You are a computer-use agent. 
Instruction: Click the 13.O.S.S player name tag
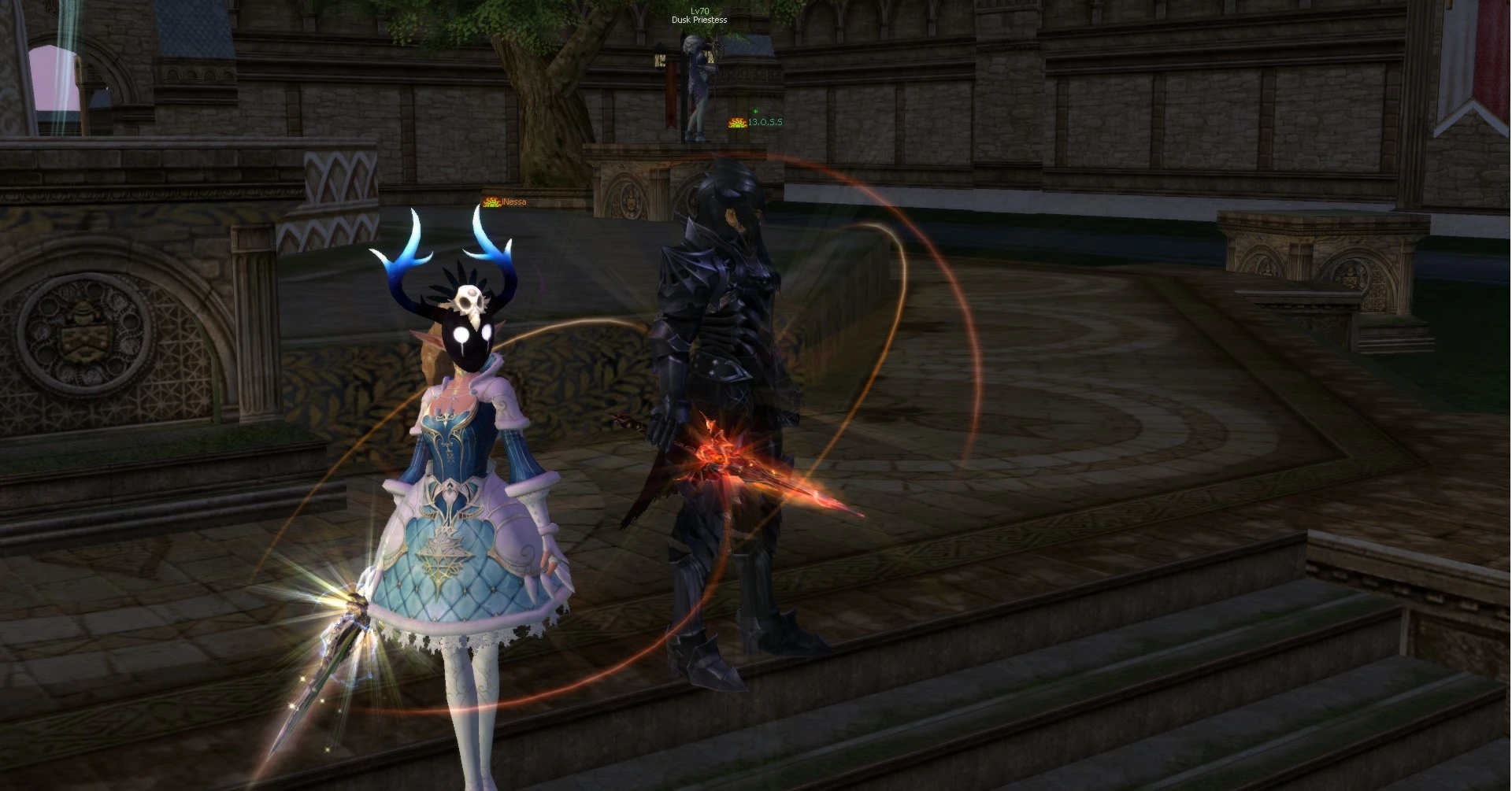765,123
